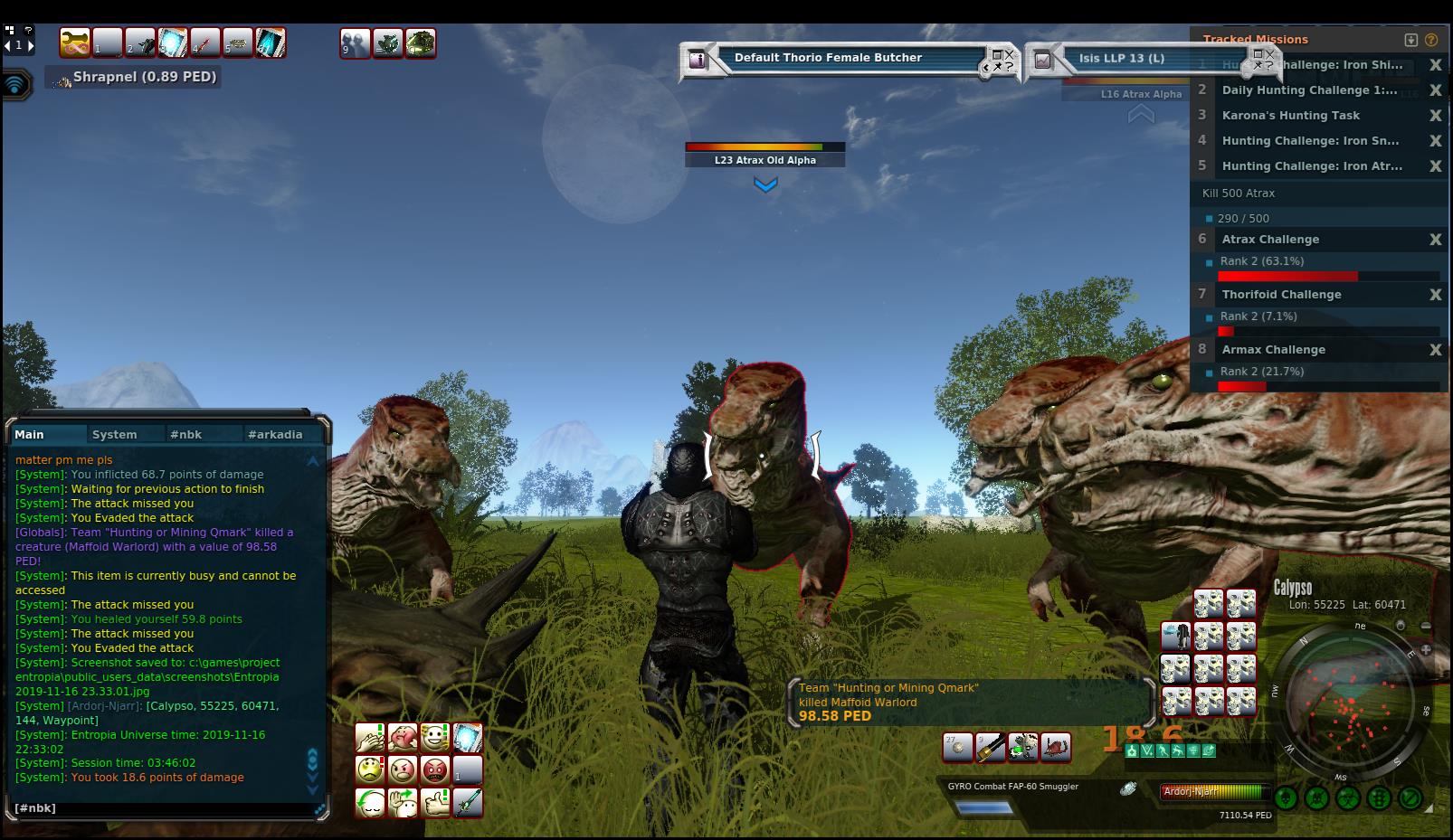
Task: Use the clapping hands emote
Action: 370,738
